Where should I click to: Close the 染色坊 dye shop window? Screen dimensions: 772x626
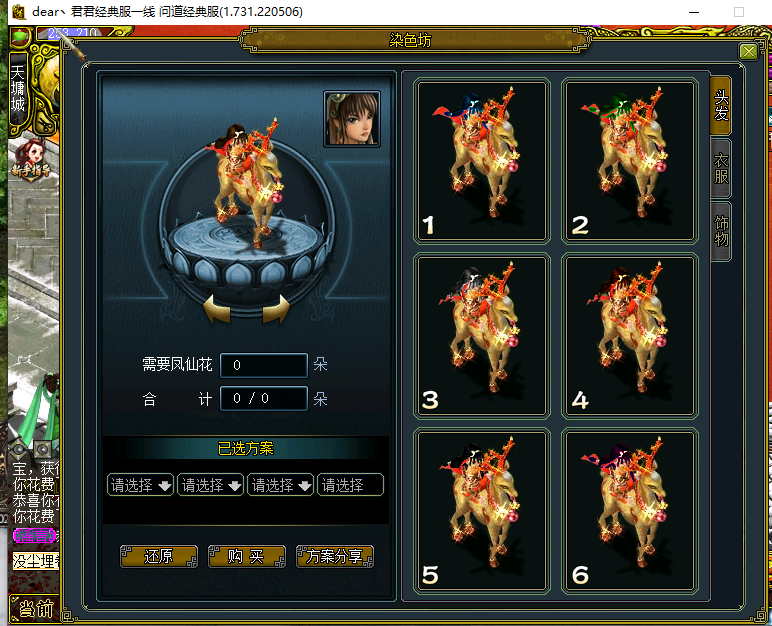pyautogui.click(x=748, y=52)
